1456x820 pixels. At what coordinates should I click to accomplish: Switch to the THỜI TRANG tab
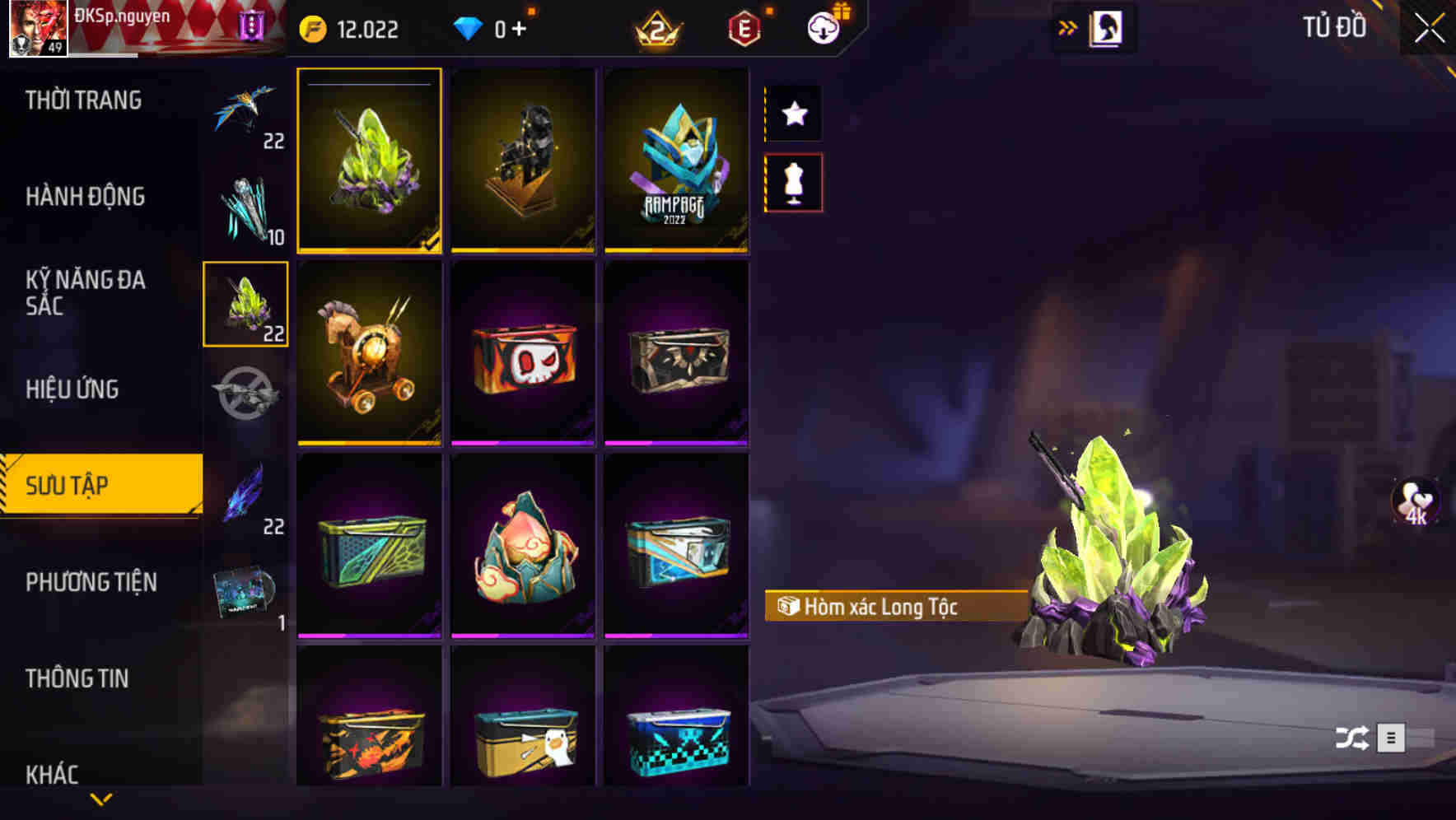[x=82, y=100]
